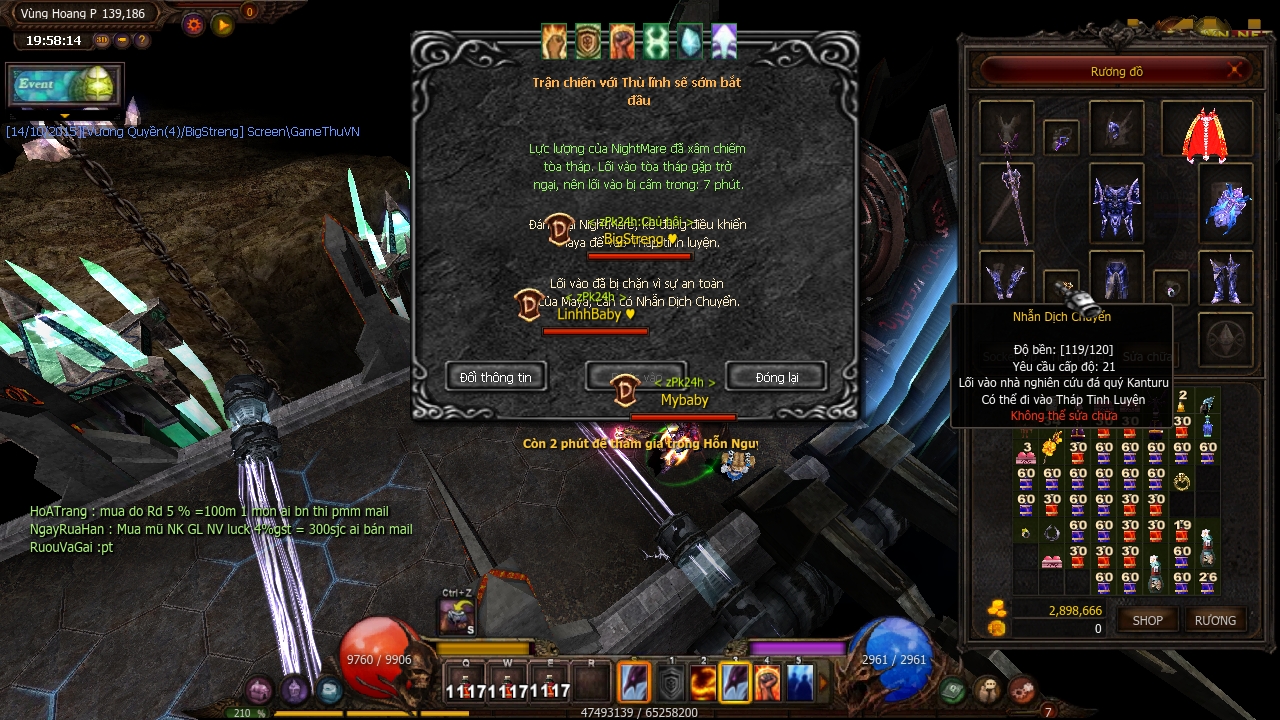This screenshot has height=720, width=1280.
Task: Switch to the RƯƠNG tab
Action: [1215, 620]
